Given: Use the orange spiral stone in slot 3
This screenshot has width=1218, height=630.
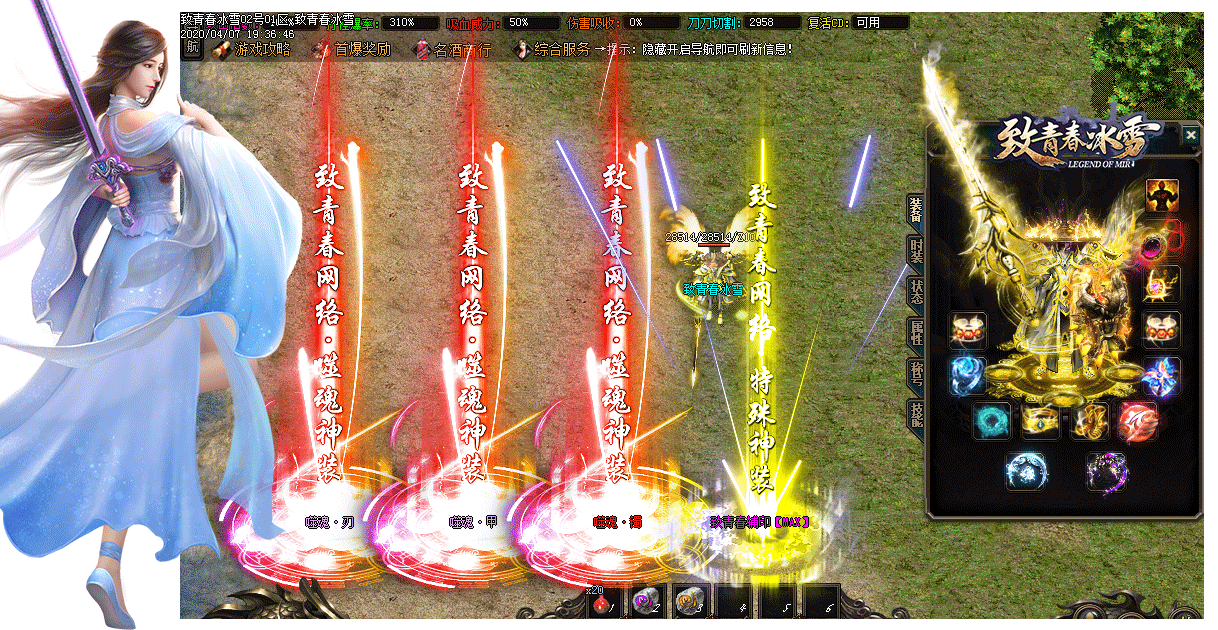Looking at the screenshot, I should (690, 603).
